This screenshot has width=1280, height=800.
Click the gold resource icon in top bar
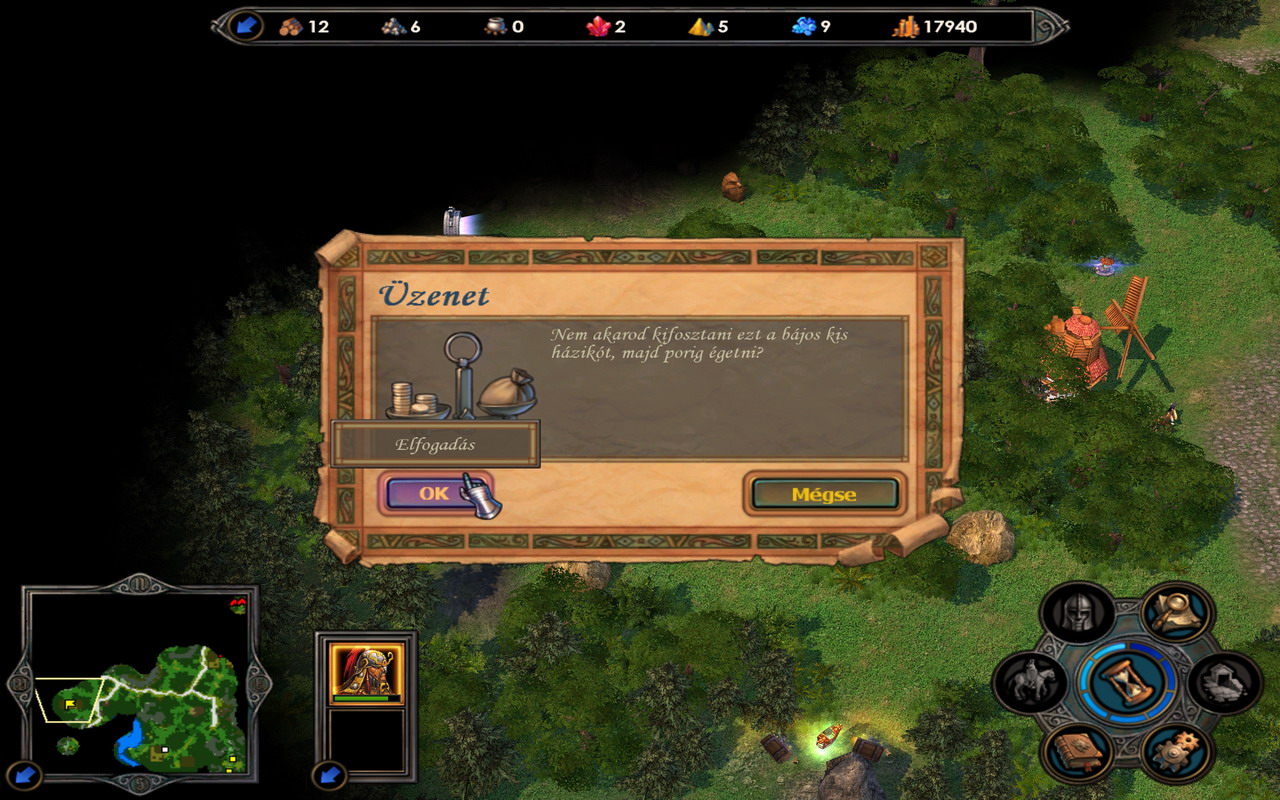click(905, 27)
